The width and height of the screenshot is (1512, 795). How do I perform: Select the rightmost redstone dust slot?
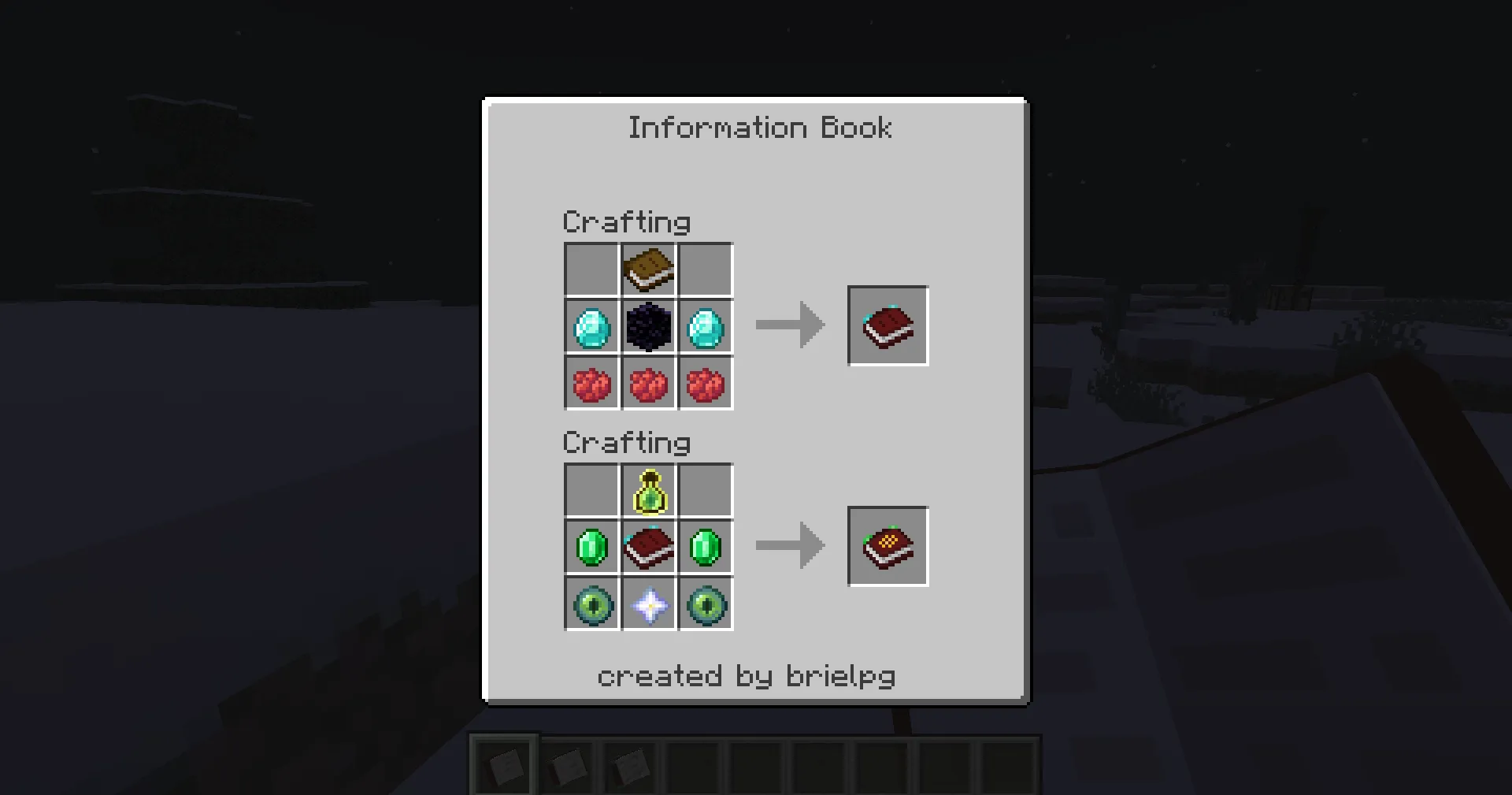[706, 383]
